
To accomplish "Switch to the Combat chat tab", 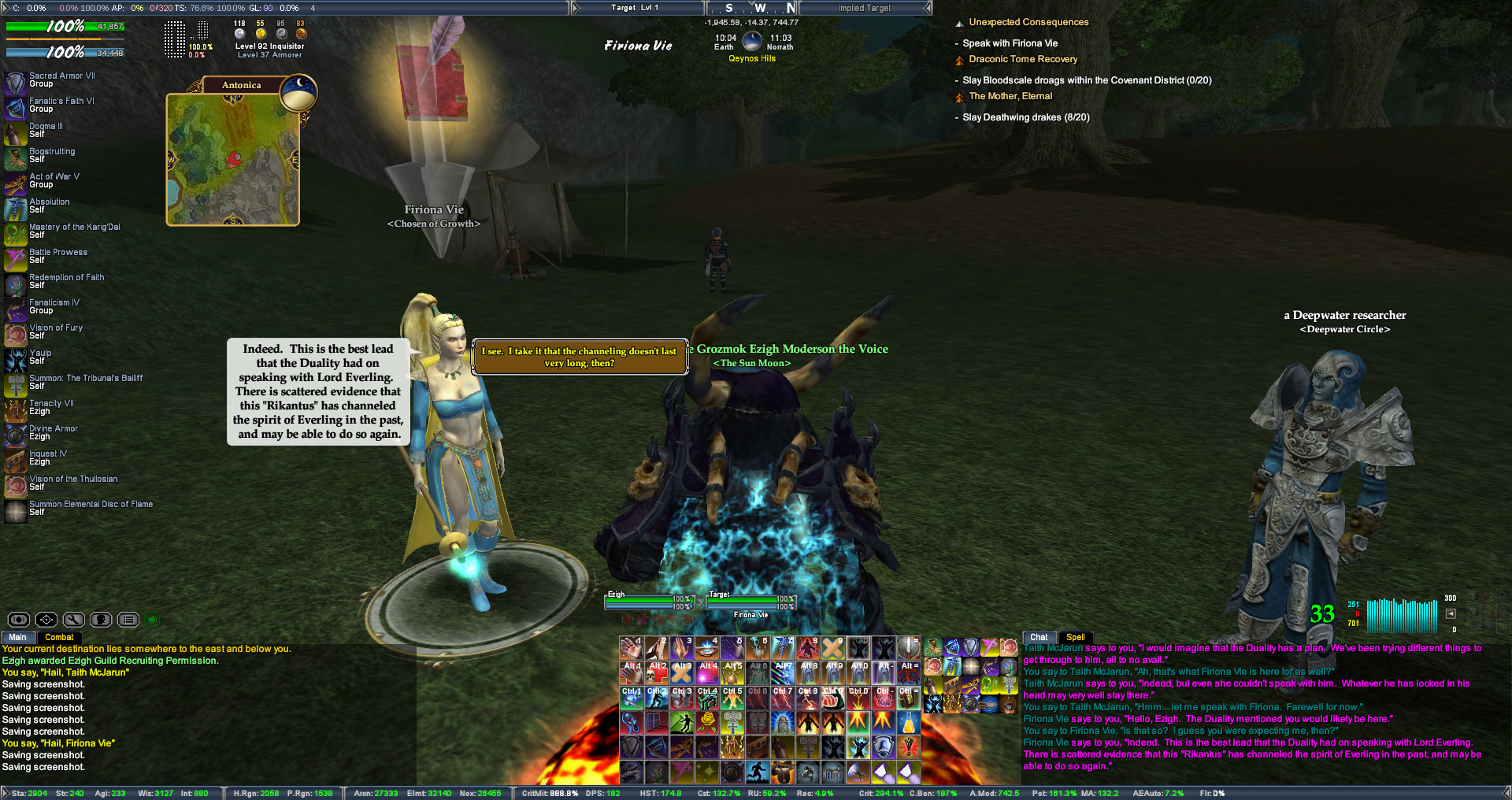I will 59,637.
